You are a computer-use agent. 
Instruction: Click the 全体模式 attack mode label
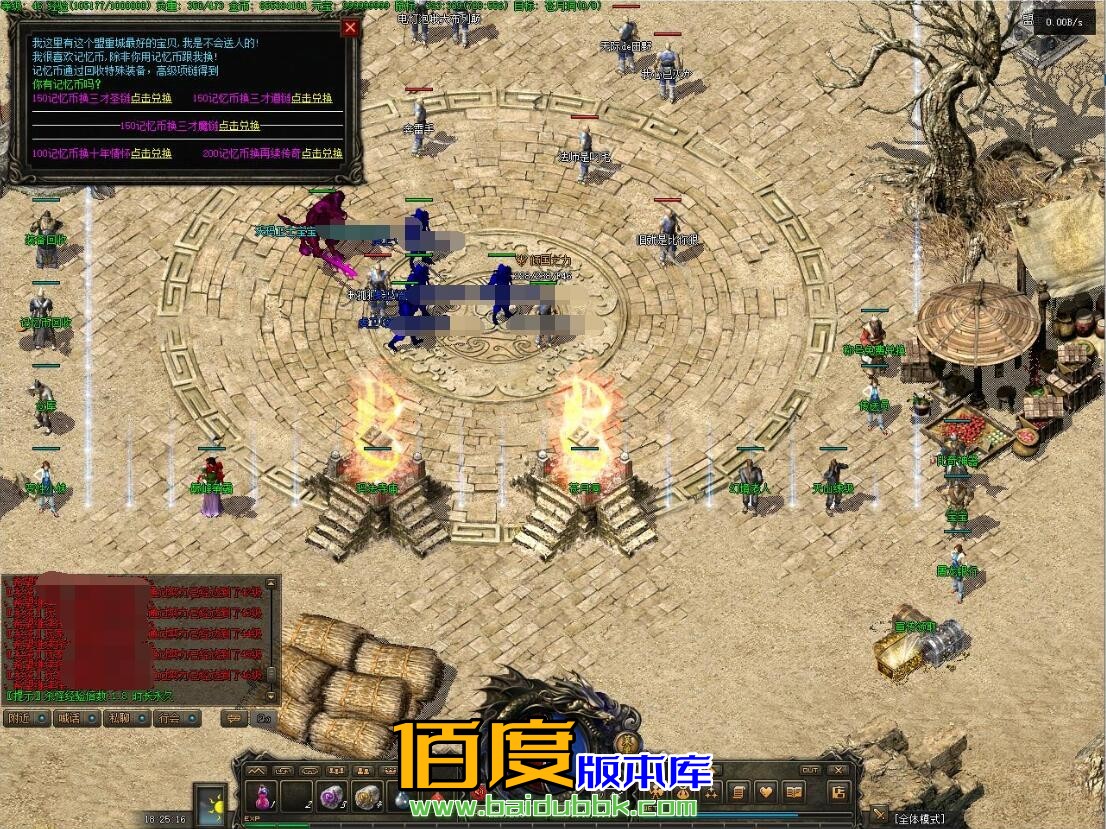click(918, 819)
